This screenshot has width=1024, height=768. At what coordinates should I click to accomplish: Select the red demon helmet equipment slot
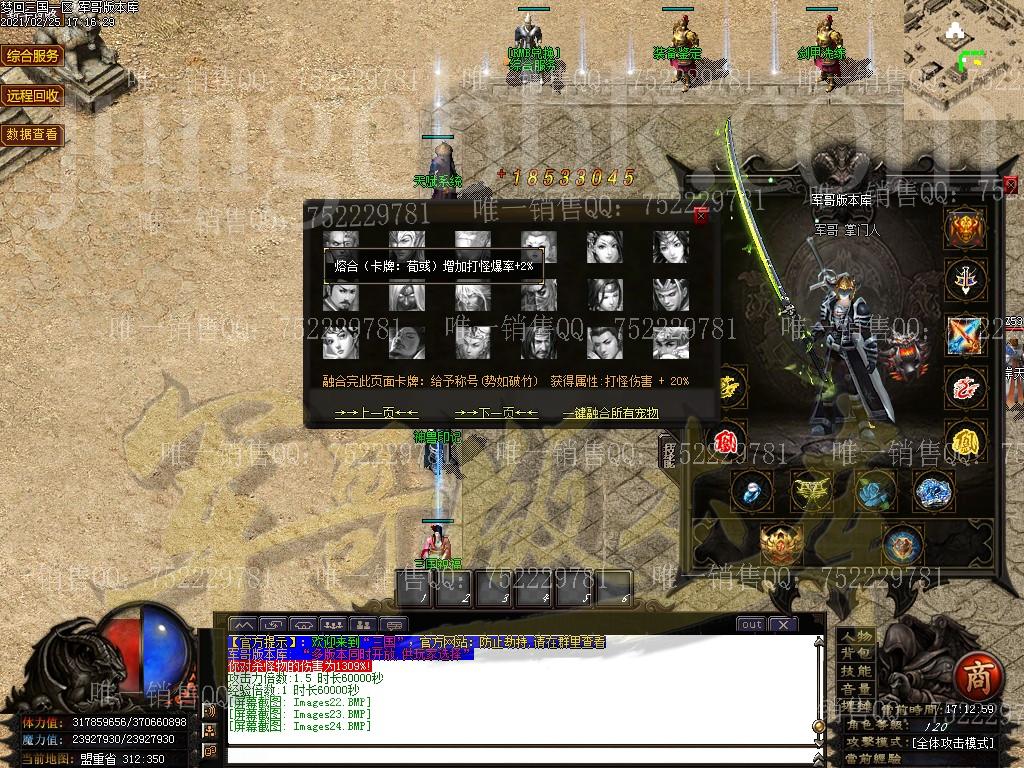966,229
